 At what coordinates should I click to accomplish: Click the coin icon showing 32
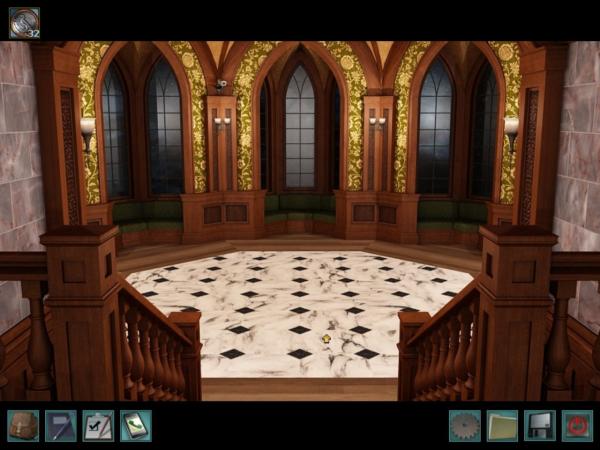click(24, 22)
